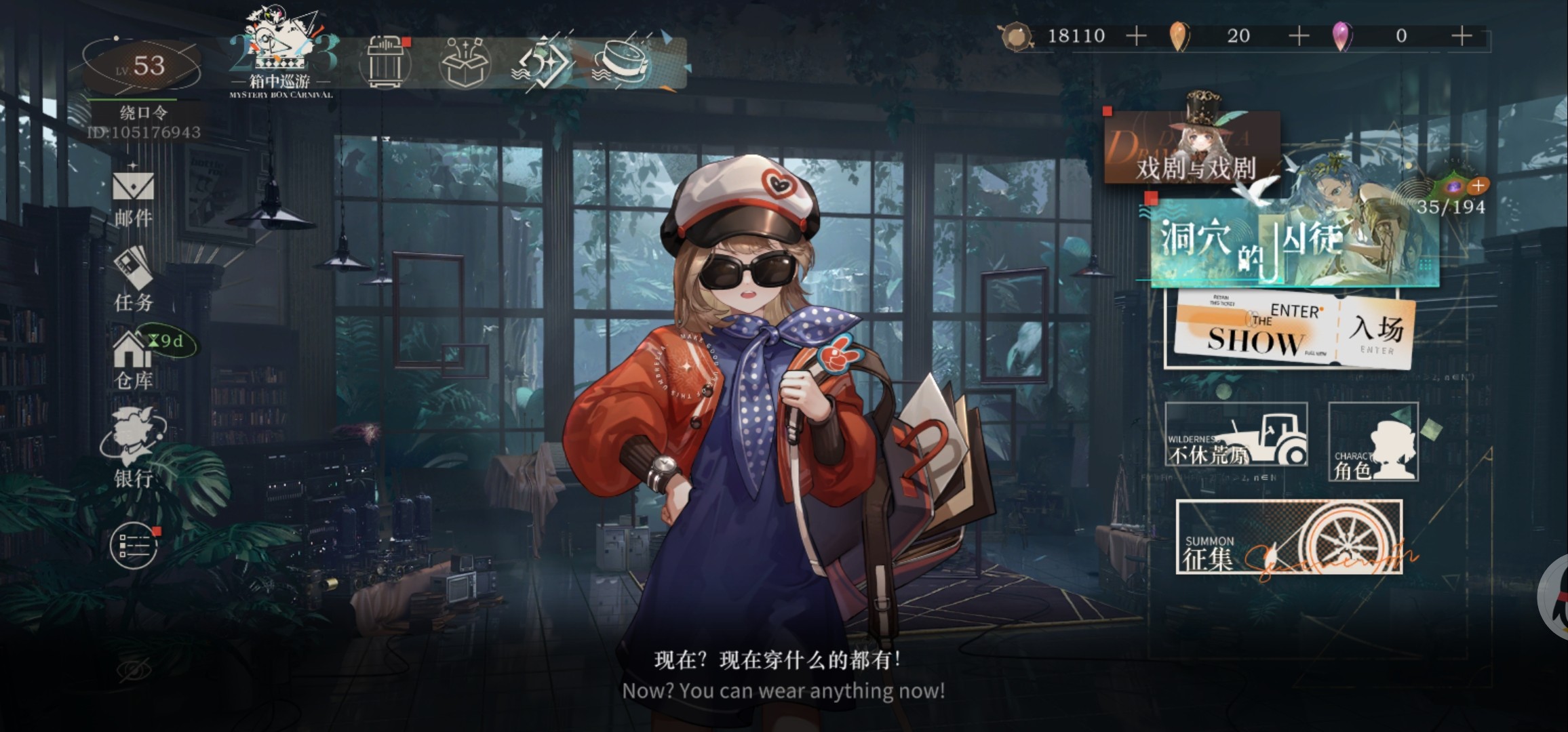
Task: Add more sharpodonty coins with the plus
Action: pyautogui.click(x=1136, y=36)
